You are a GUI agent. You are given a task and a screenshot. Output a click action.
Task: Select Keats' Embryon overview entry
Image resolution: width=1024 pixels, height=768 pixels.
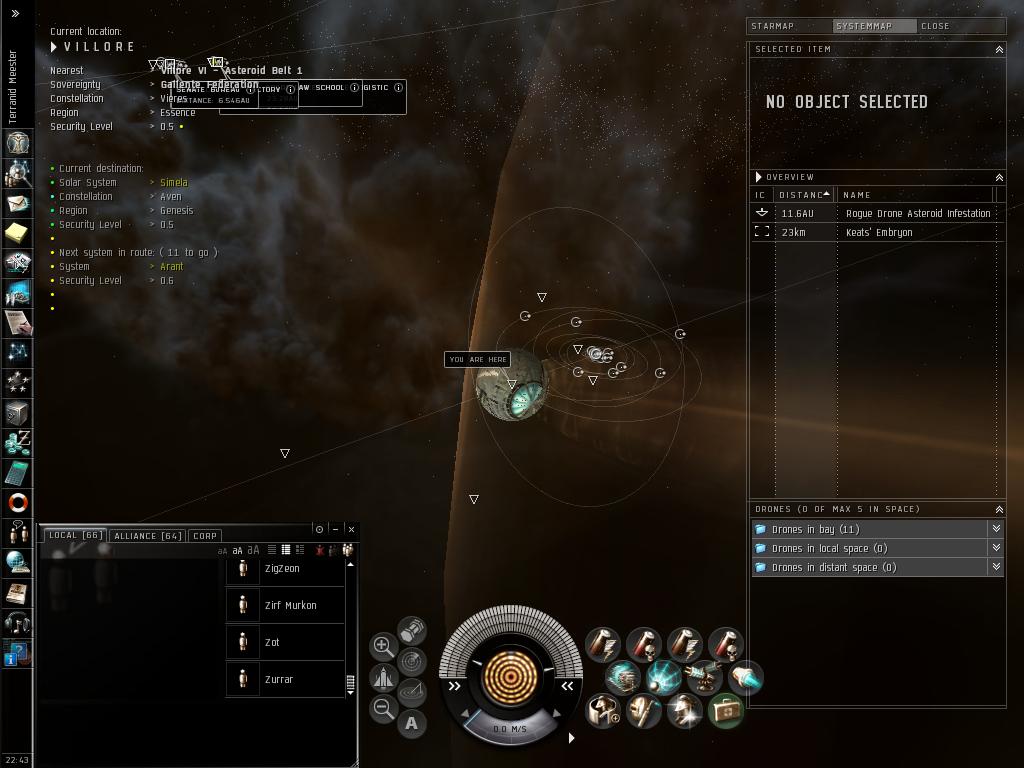pyautogui.click(x=879, y=232)
